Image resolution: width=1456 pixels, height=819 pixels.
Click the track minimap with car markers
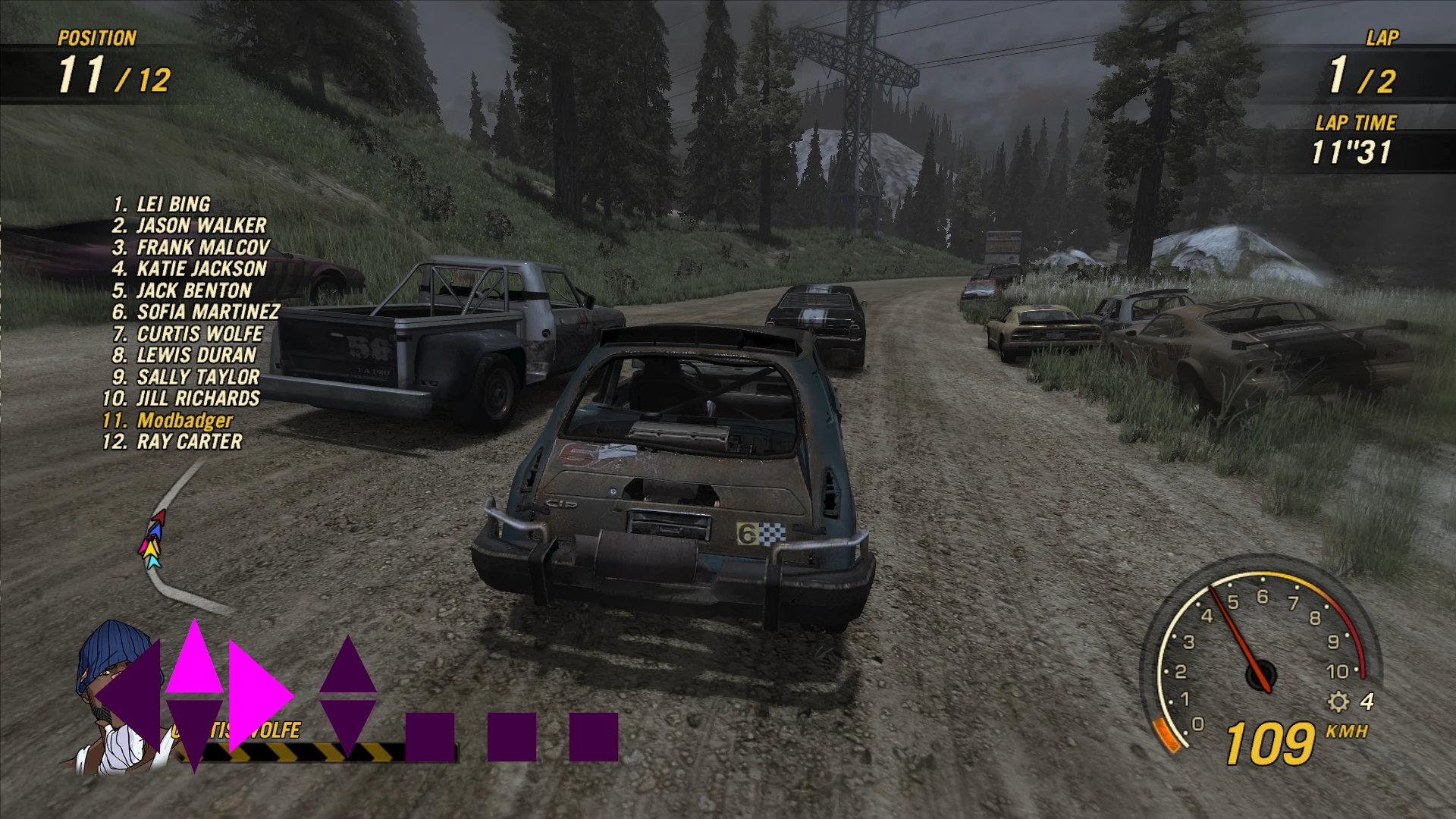coord(171,538)
